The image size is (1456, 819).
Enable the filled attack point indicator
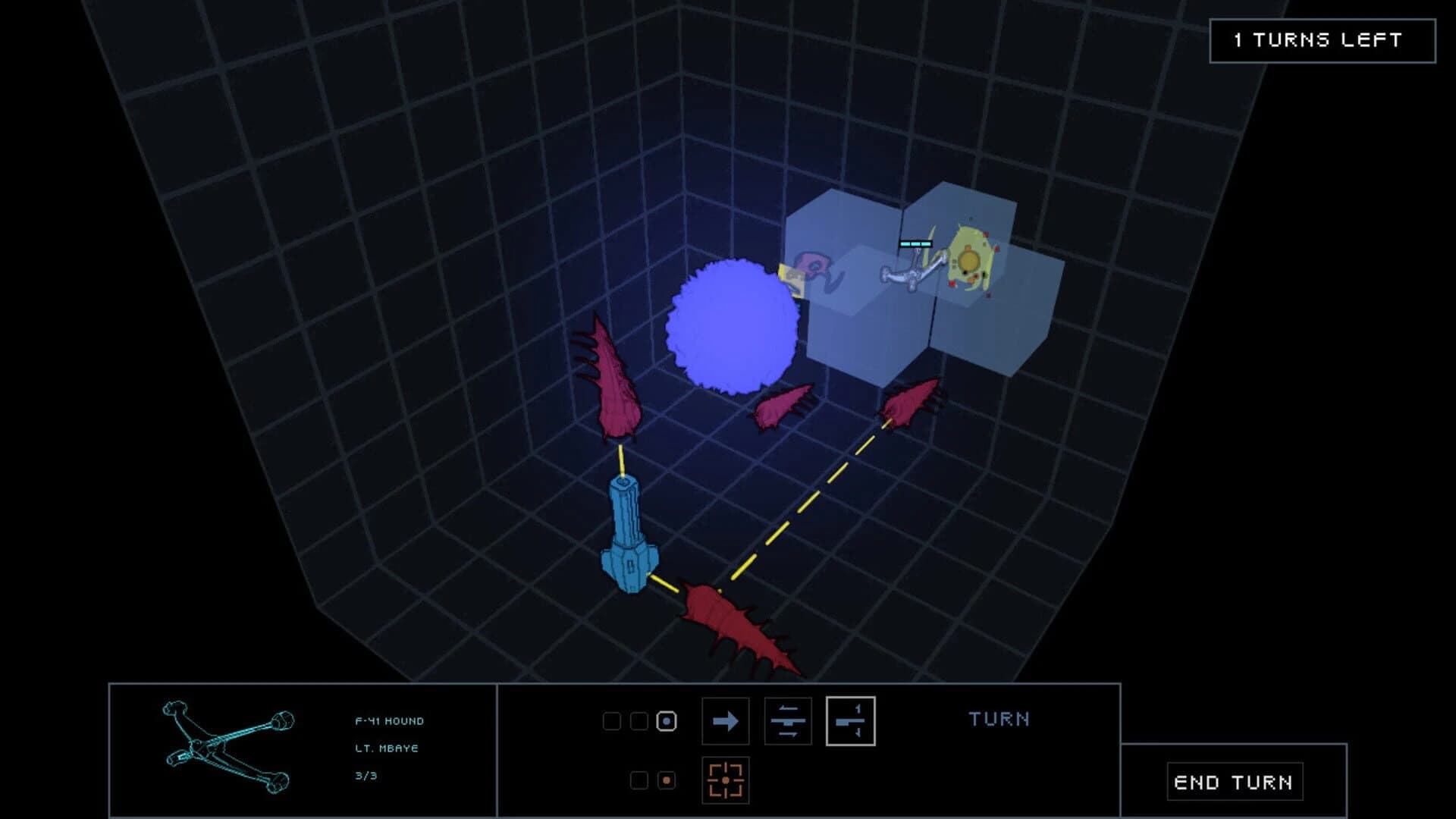(666, 780)
